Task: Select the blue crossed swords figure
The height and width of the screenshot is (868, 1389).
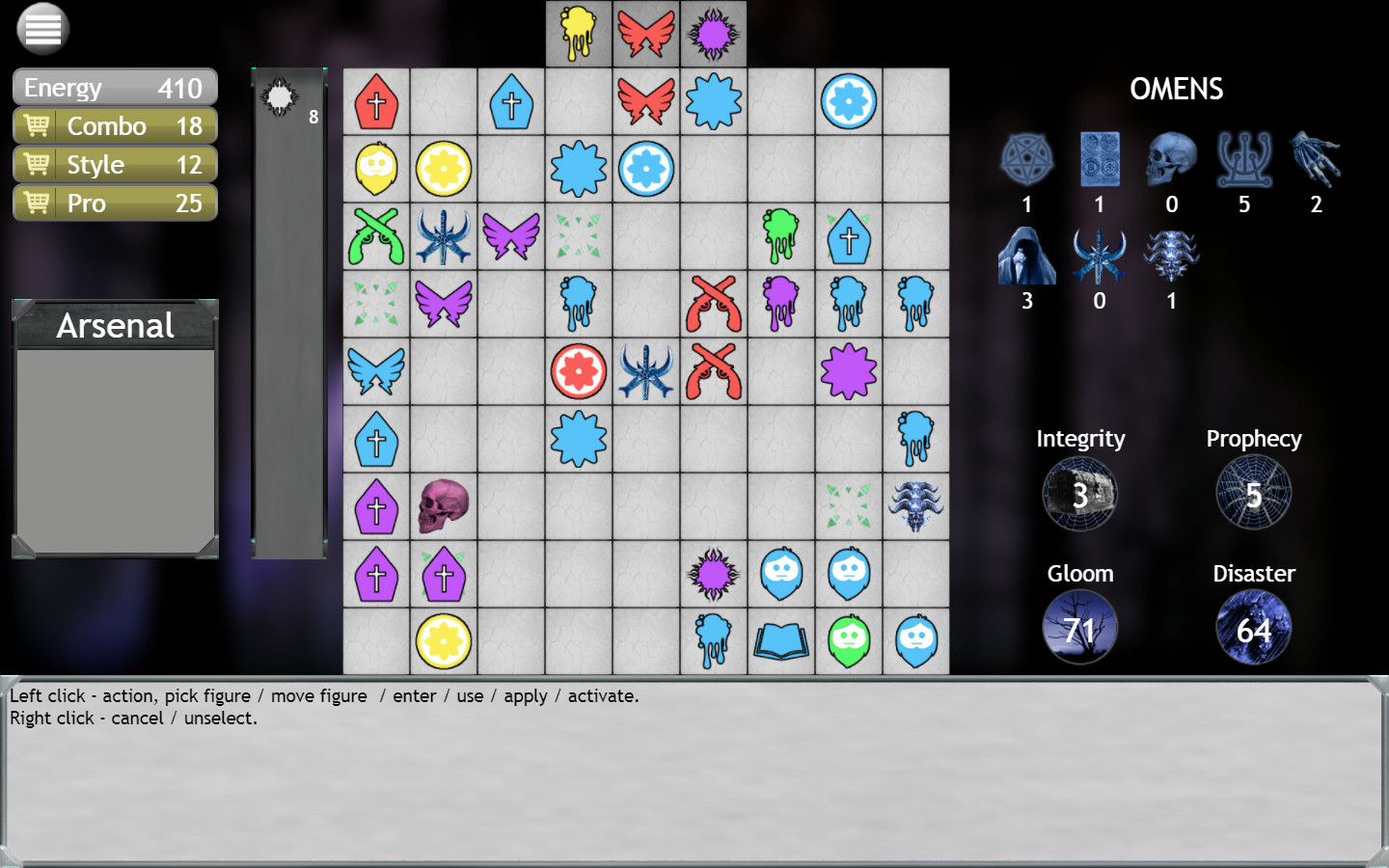Action: click(444, 236)
